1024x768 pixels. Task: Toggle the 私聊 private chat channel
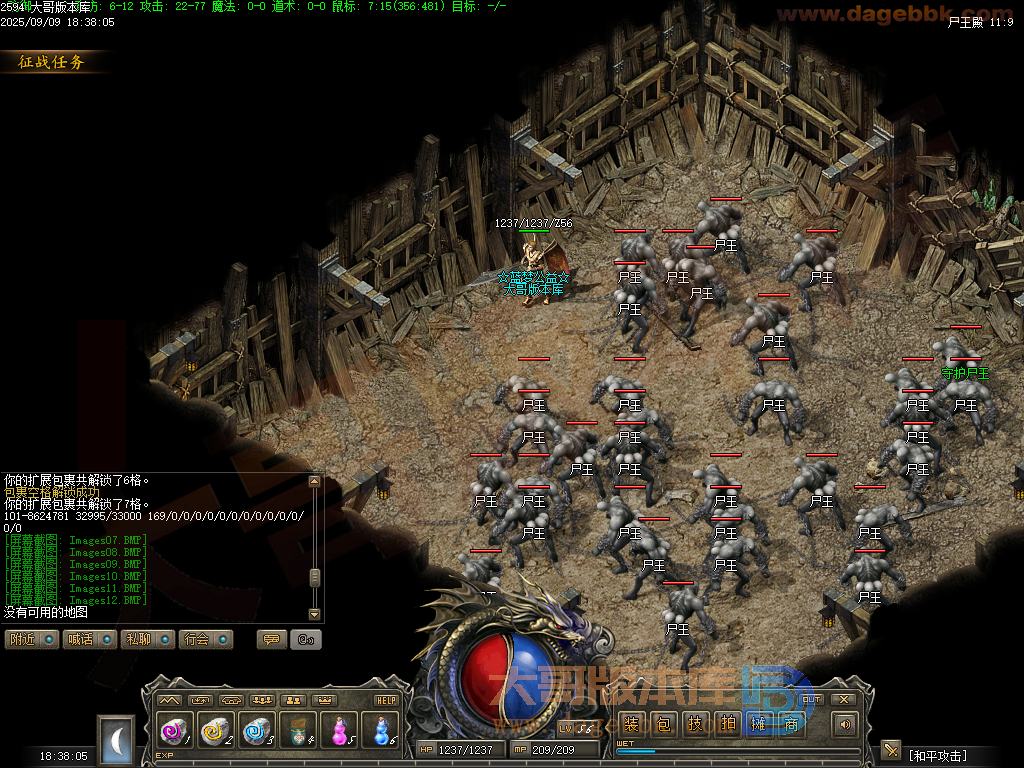coord(147,639)
